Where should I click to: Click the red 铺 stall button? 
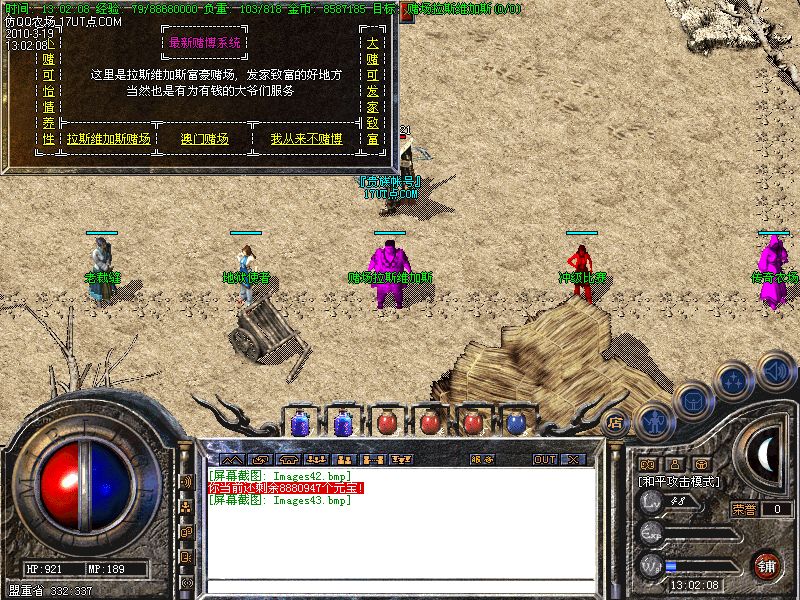[x=767, y=566]
